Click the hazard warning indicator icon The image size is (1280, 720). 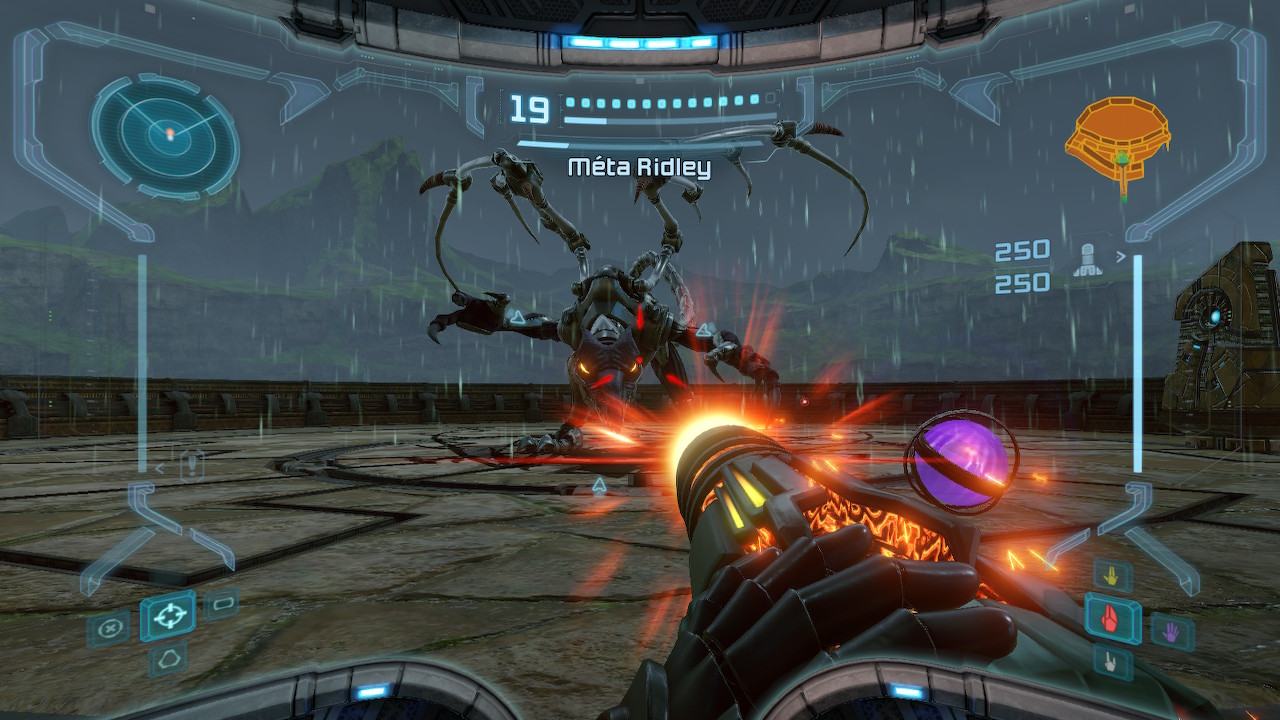191,465
